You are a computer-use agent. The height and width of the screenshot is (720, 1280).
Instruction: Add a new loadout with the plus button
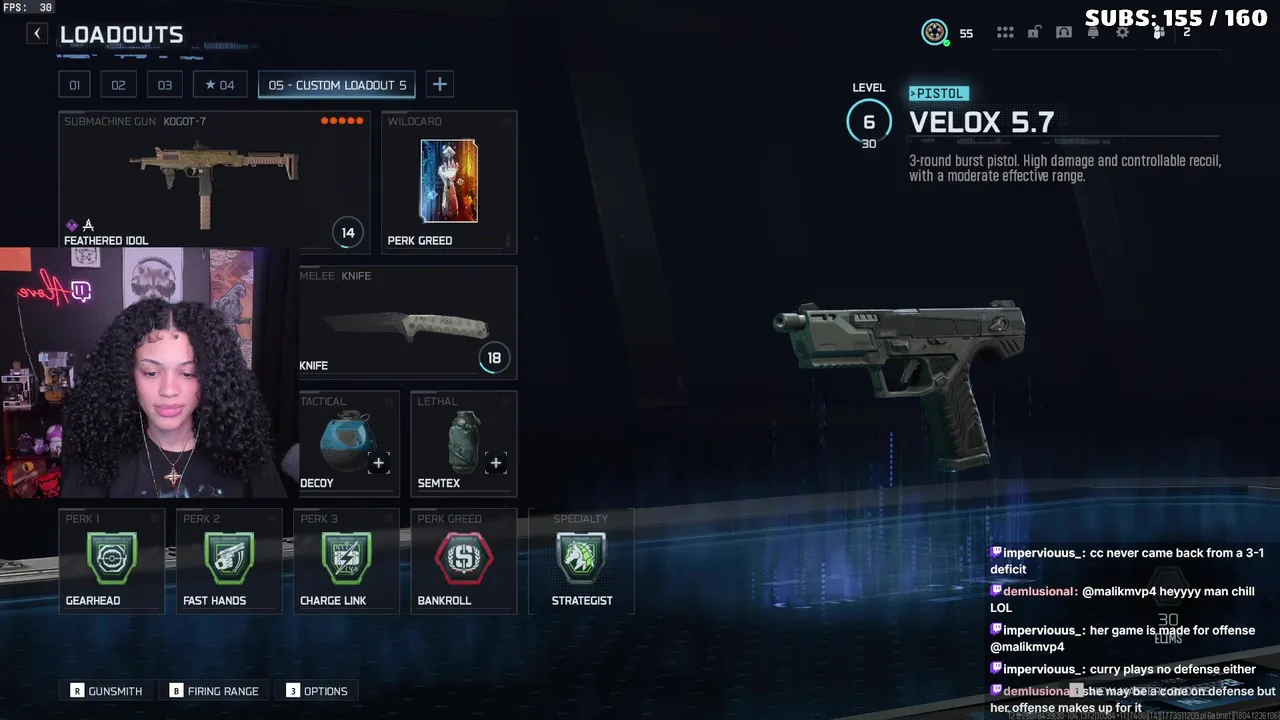439,85
